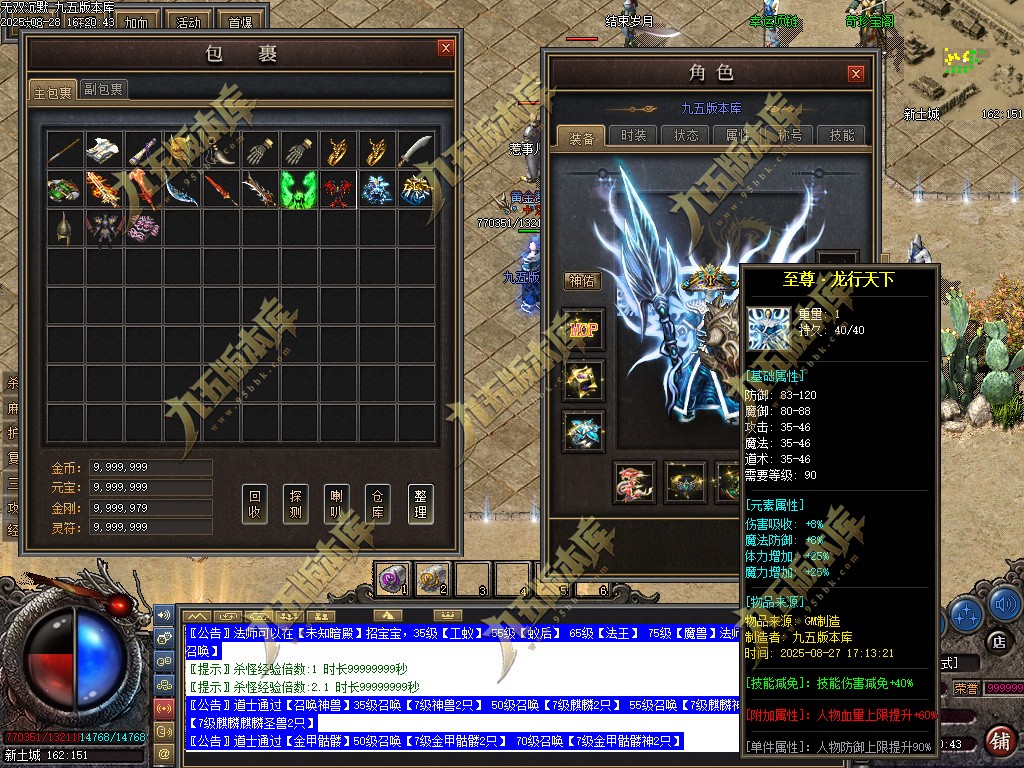The width and height of the screenshot is (1024, 768).
Task: Open the 时装 tab
Action: click(633, 136)
